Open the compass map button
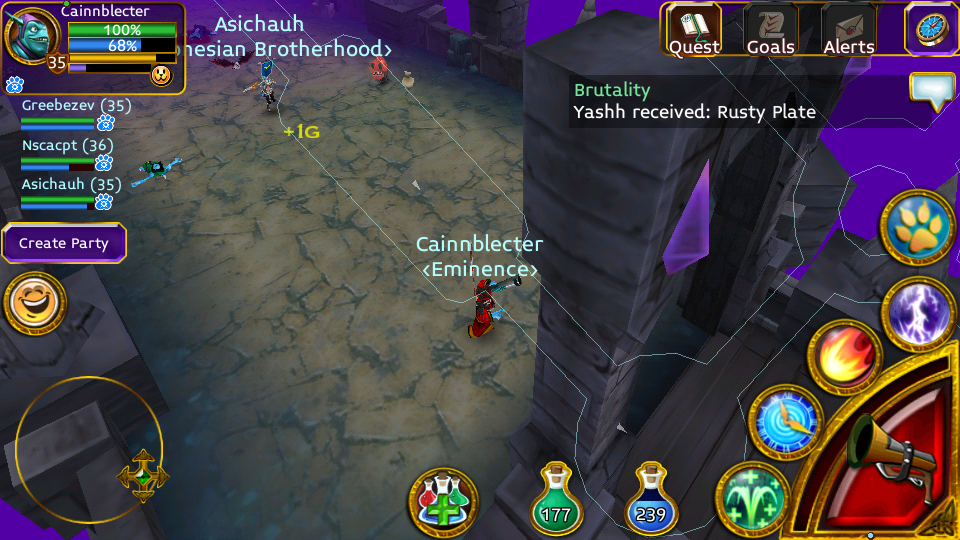 tap(931, 28)
